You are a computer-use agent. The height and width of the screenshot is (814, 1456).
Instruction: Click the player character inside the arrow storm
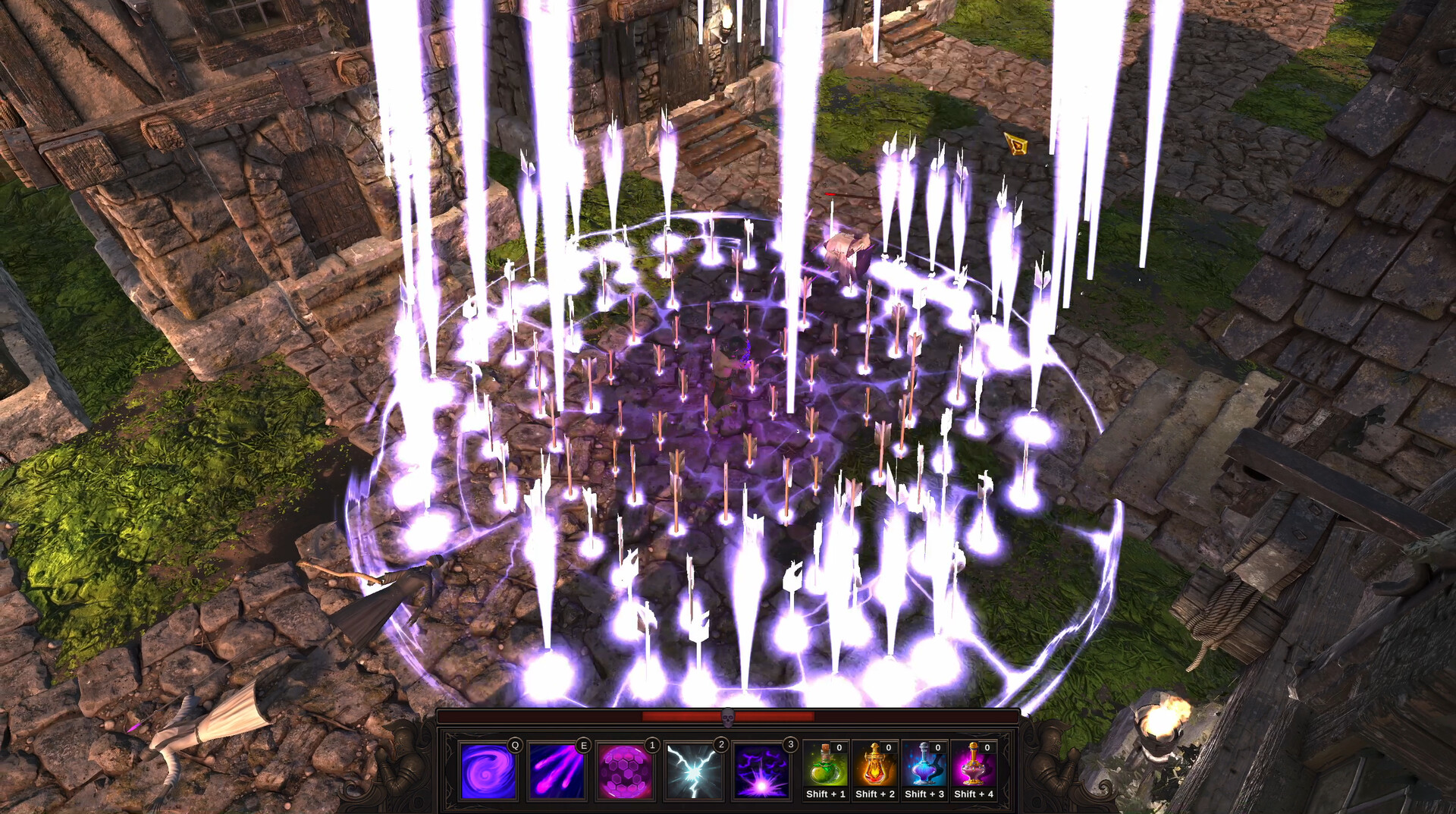[730, 368]
